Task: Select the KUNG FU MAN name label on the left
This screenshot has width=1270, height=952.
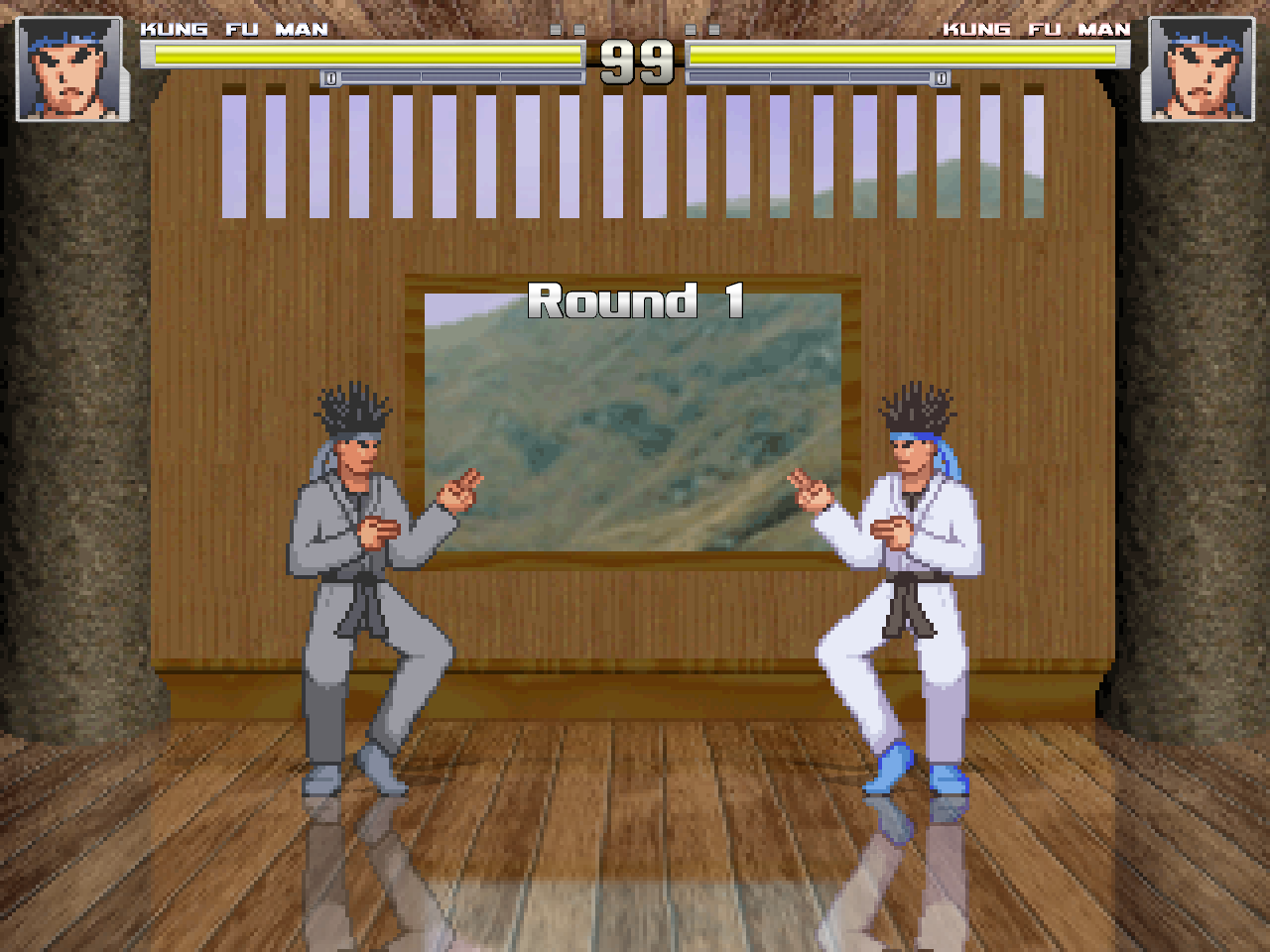Action: click(235, 29)
